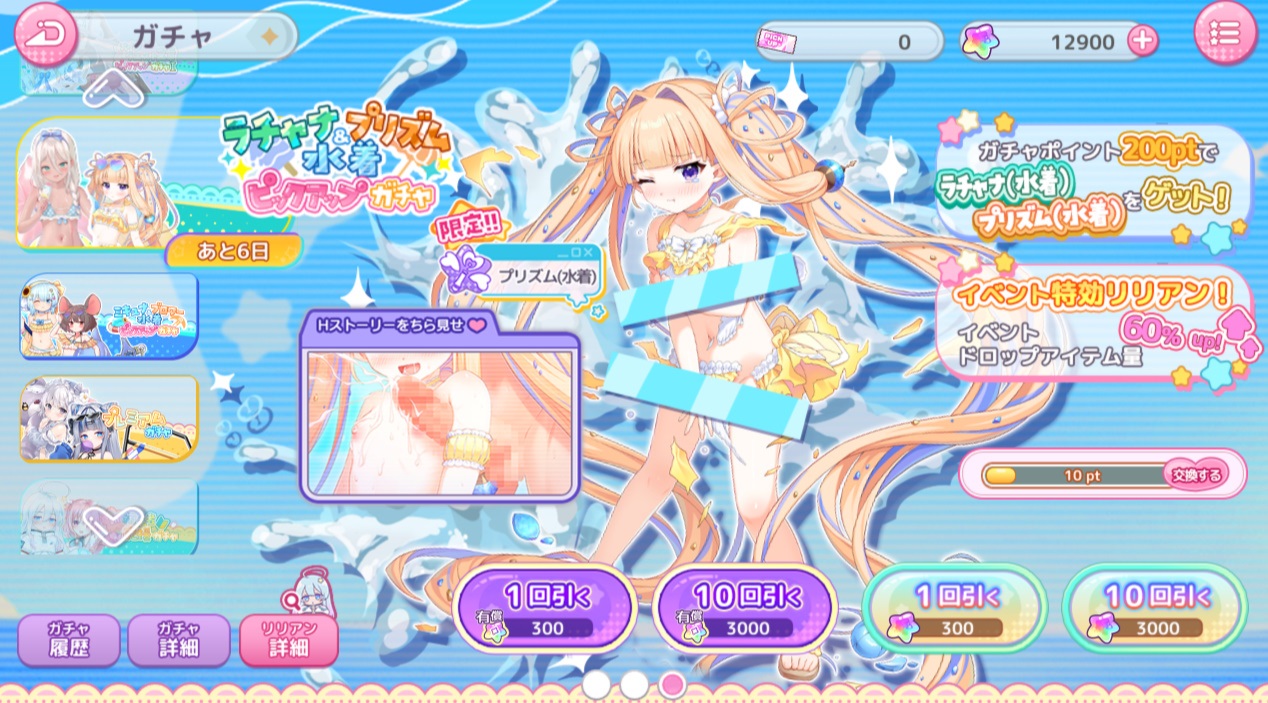
Task: Select the premium gacha banner thumbnail
Action: point(109,418)
